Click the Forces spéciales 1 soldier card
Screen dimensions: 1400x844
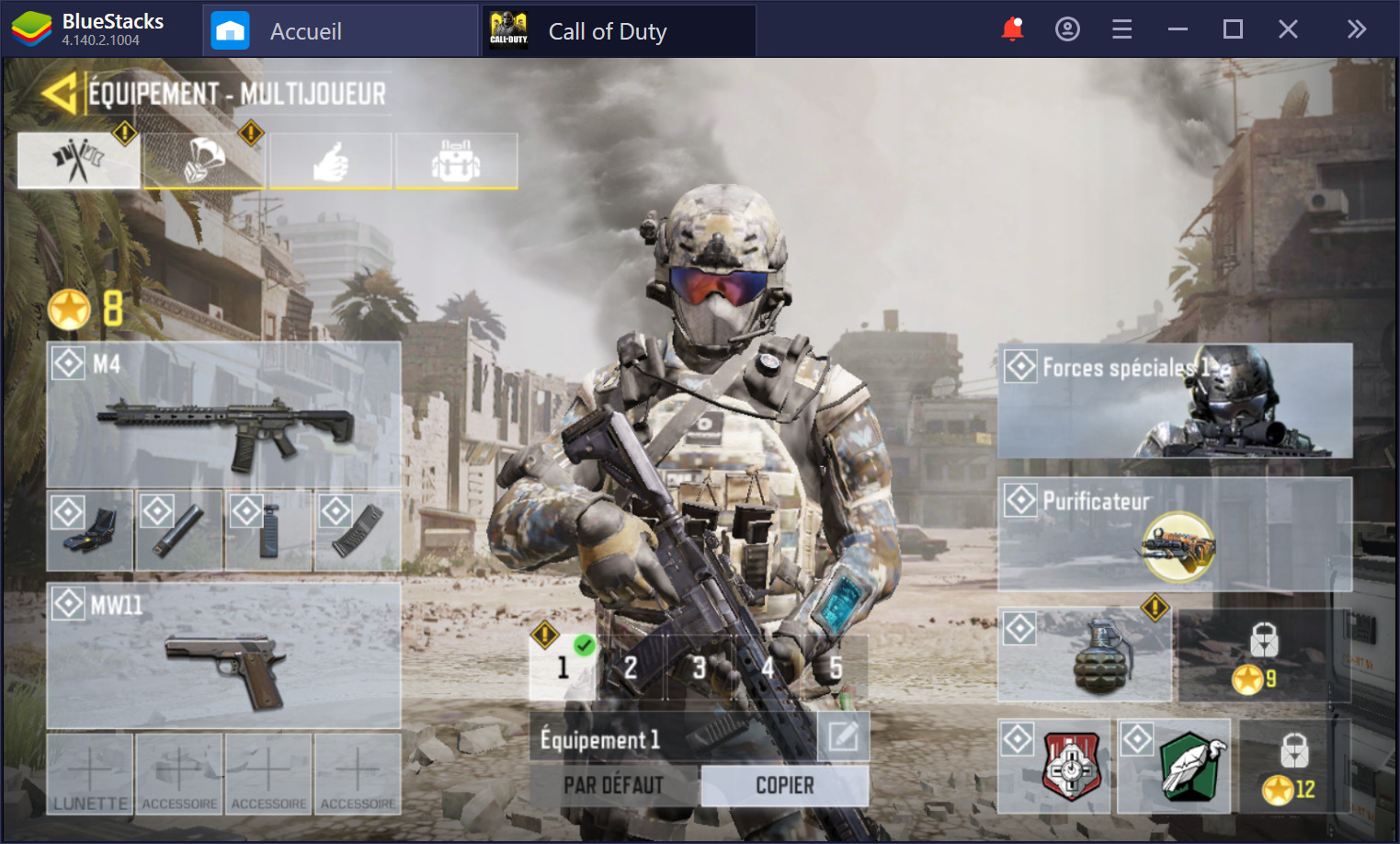pos(1175,400)
